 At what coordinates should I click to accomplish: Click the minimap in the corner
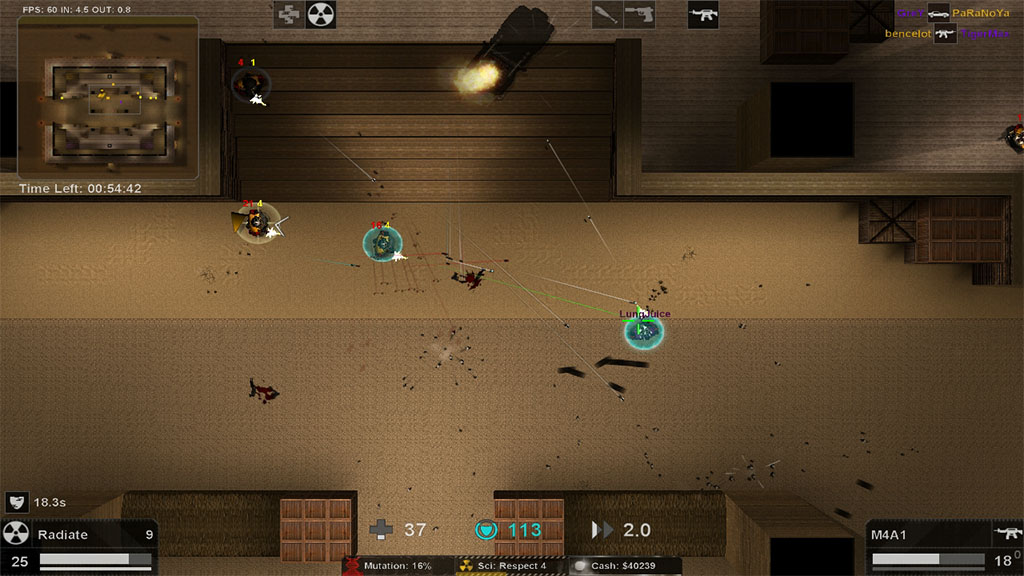107,97
